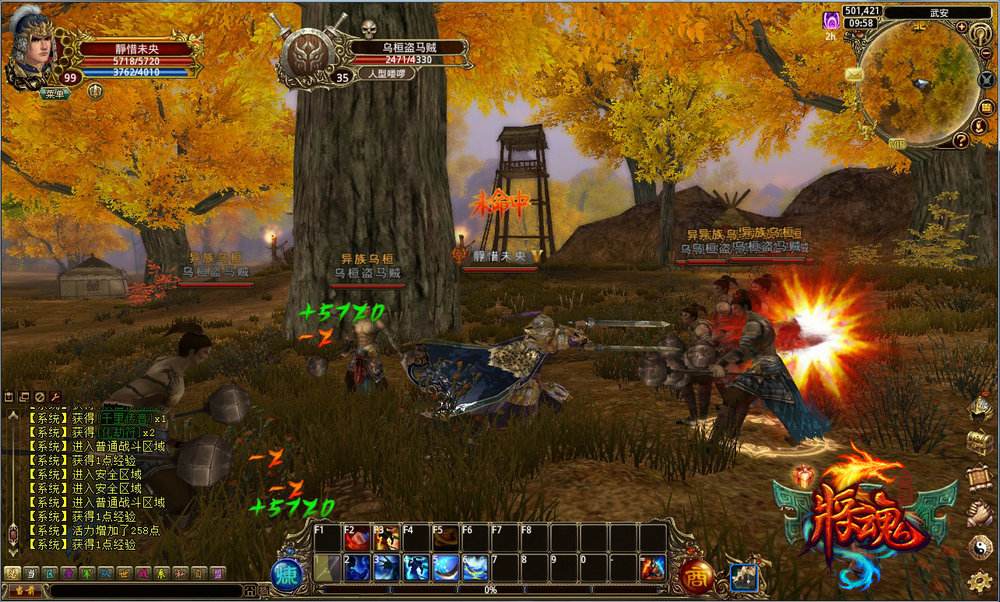Open the question mark help button
Image resolution: width=1000 pixels, height=602 pixels.
pyautogui.click(x=961, y=141)
